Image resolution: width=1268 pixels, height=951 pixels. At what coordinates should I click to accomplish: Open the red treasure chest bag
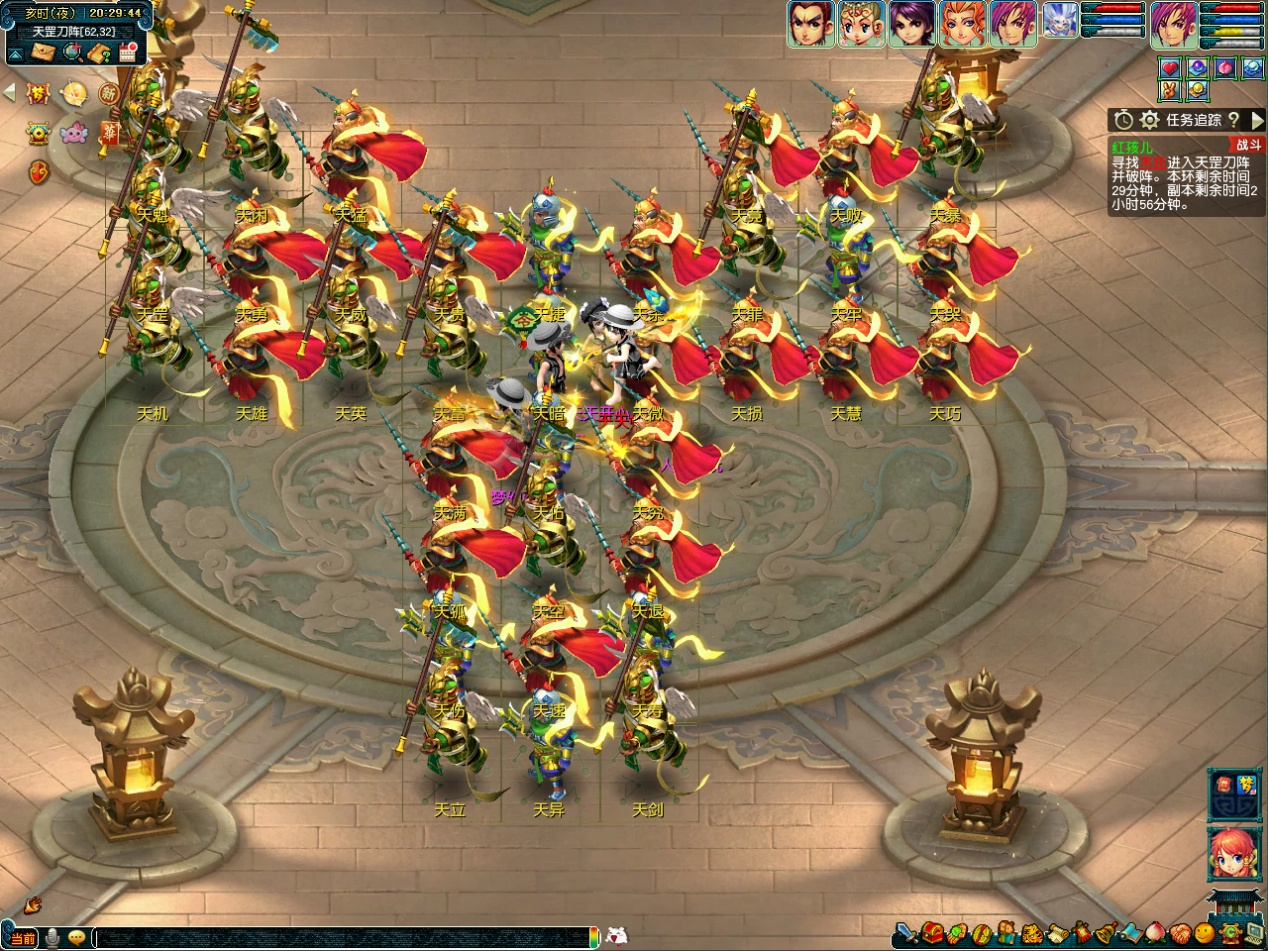[x=932, y=934]
